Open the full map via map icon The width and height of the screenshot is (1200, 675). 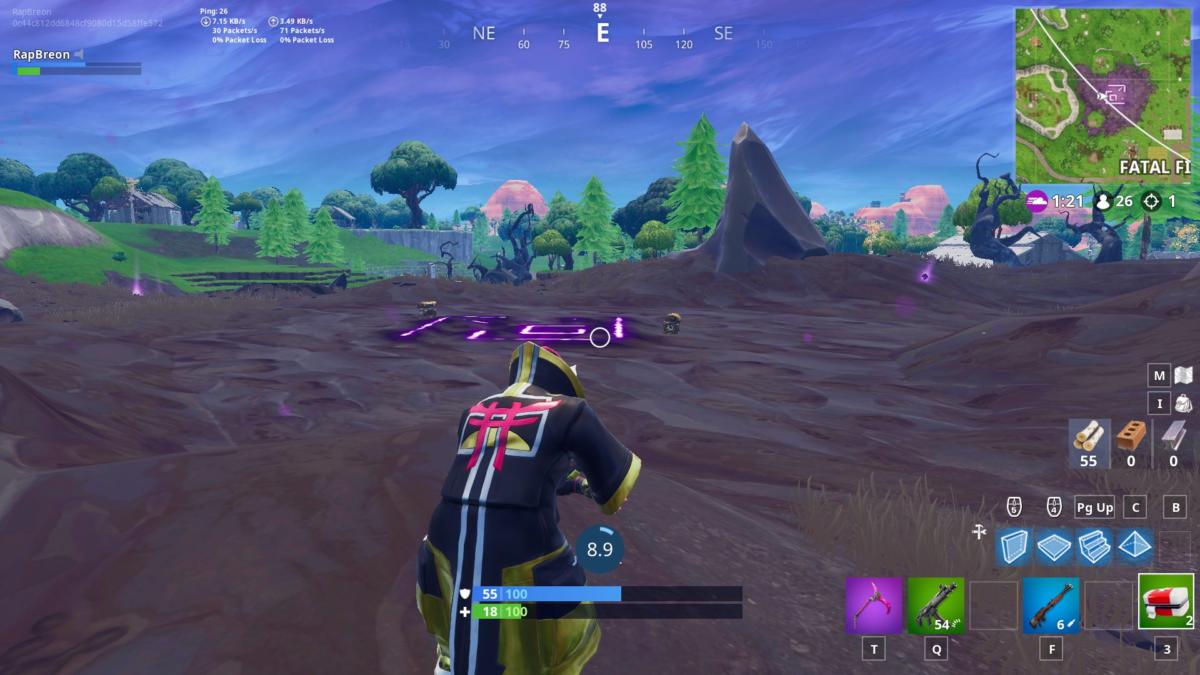(x=1183, y=375)
